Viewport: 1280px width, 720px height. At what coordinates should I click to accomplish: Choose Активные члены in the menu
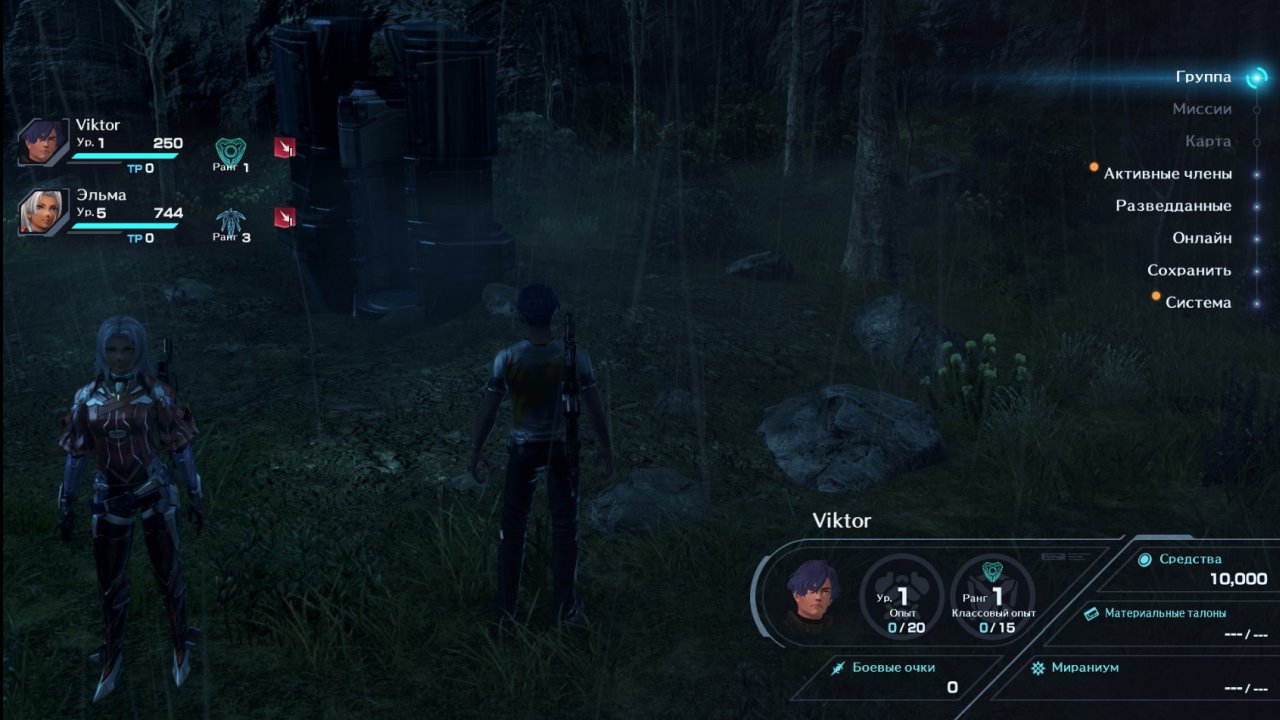coord(1167,174)
